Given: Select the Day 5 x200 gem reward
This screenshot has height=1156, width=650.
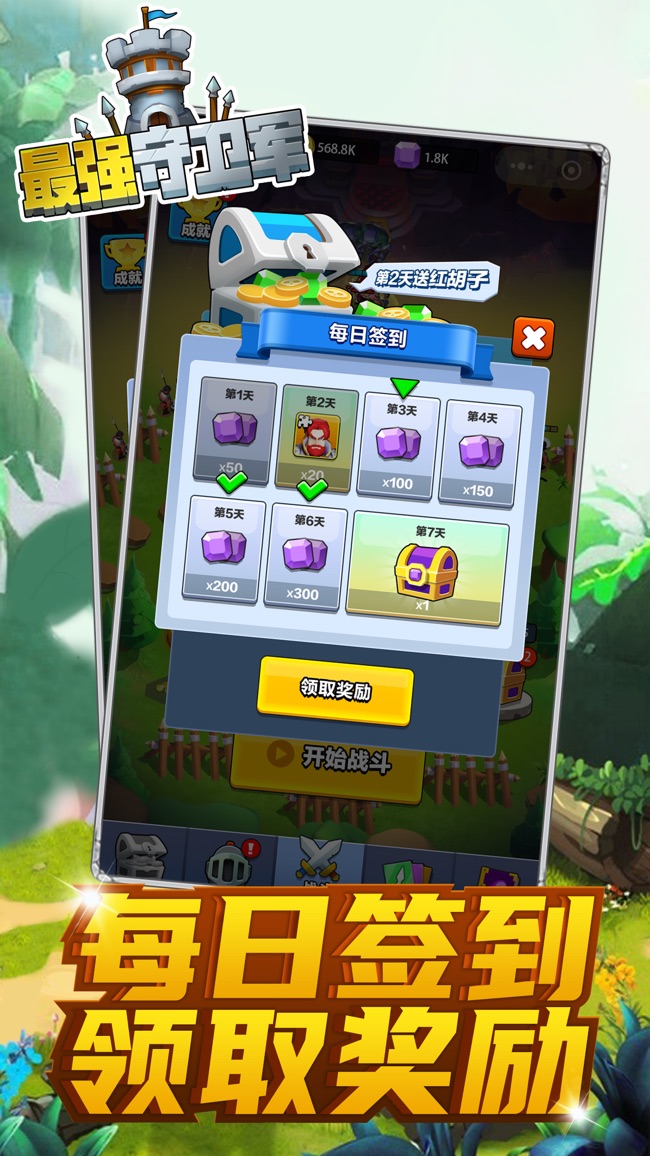Looking at the screenshot, I should 223,552.
